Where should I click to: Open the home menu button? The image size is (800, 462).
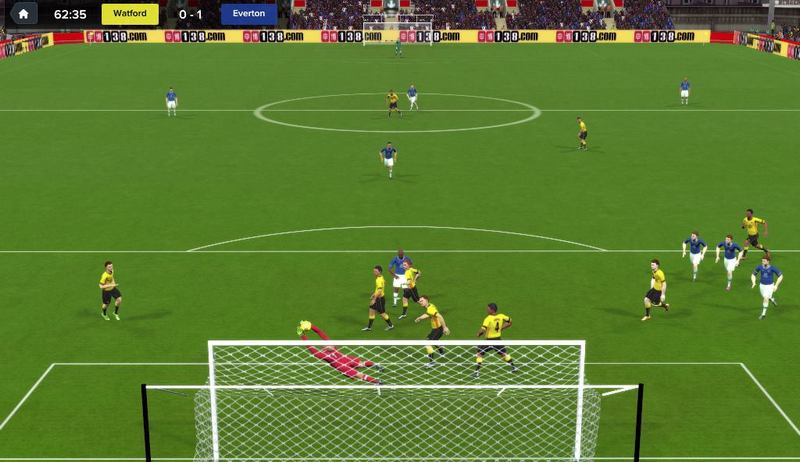(23, 14)
